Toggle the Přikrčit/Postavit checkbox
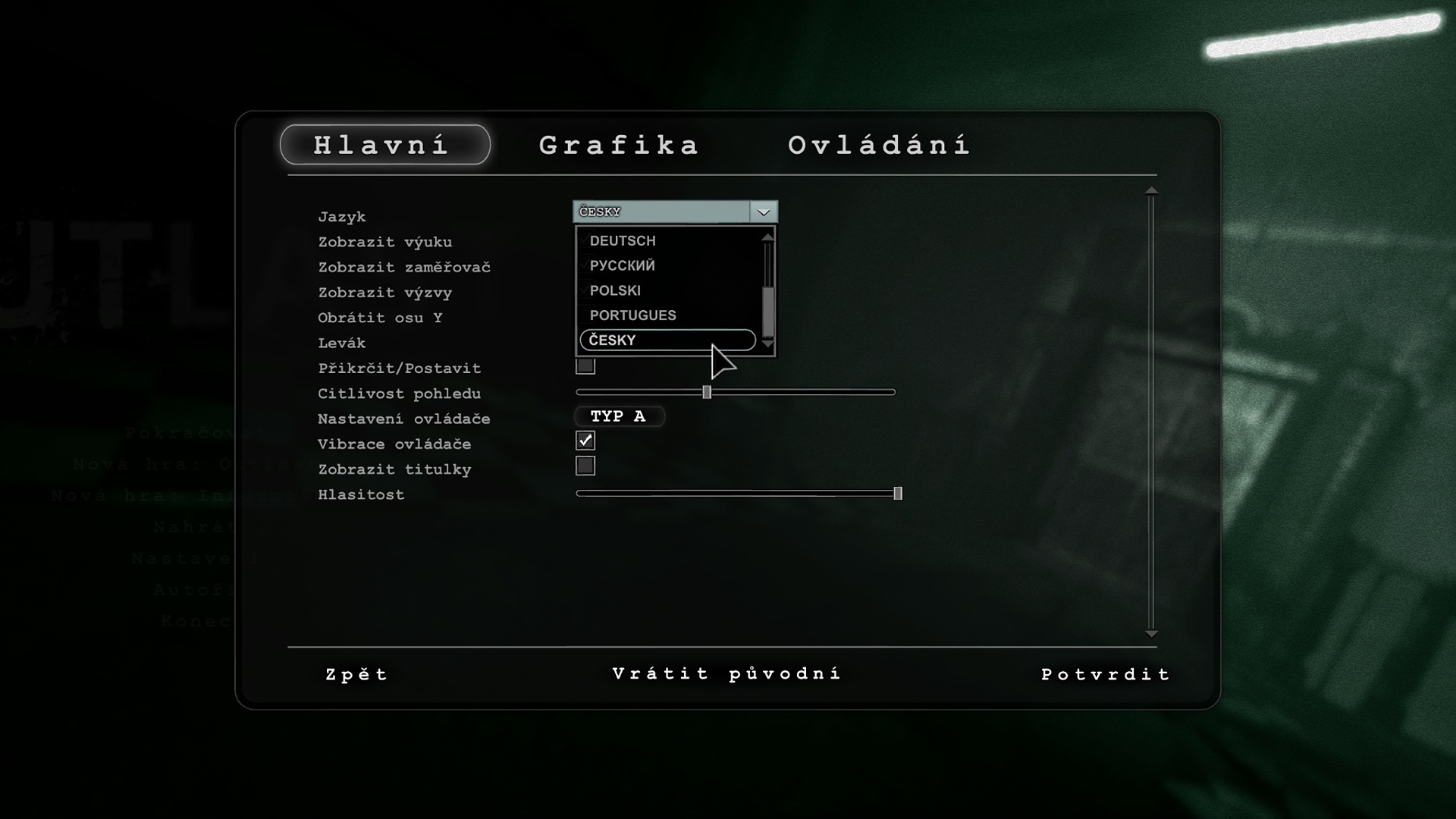This screenshot has width=1456, height=819. 585,368
